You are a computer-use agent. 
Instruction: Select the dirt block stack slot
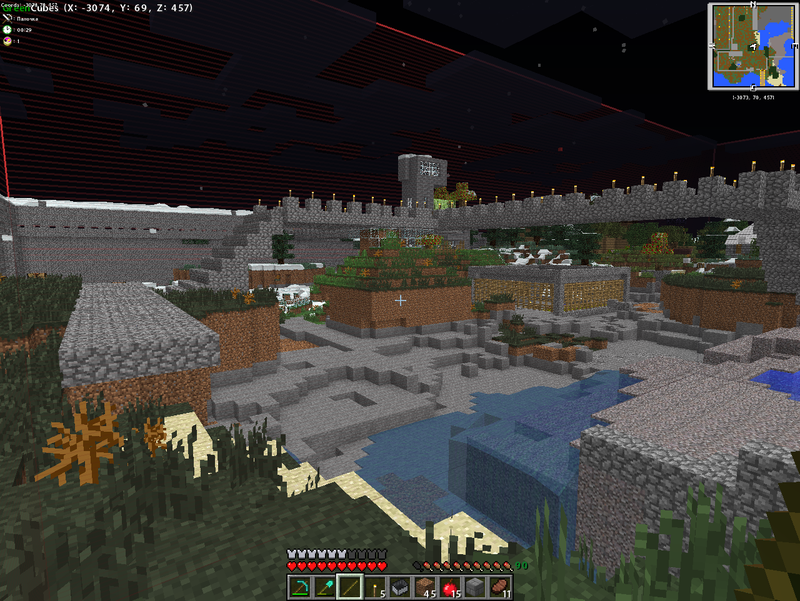pos(425,587)
